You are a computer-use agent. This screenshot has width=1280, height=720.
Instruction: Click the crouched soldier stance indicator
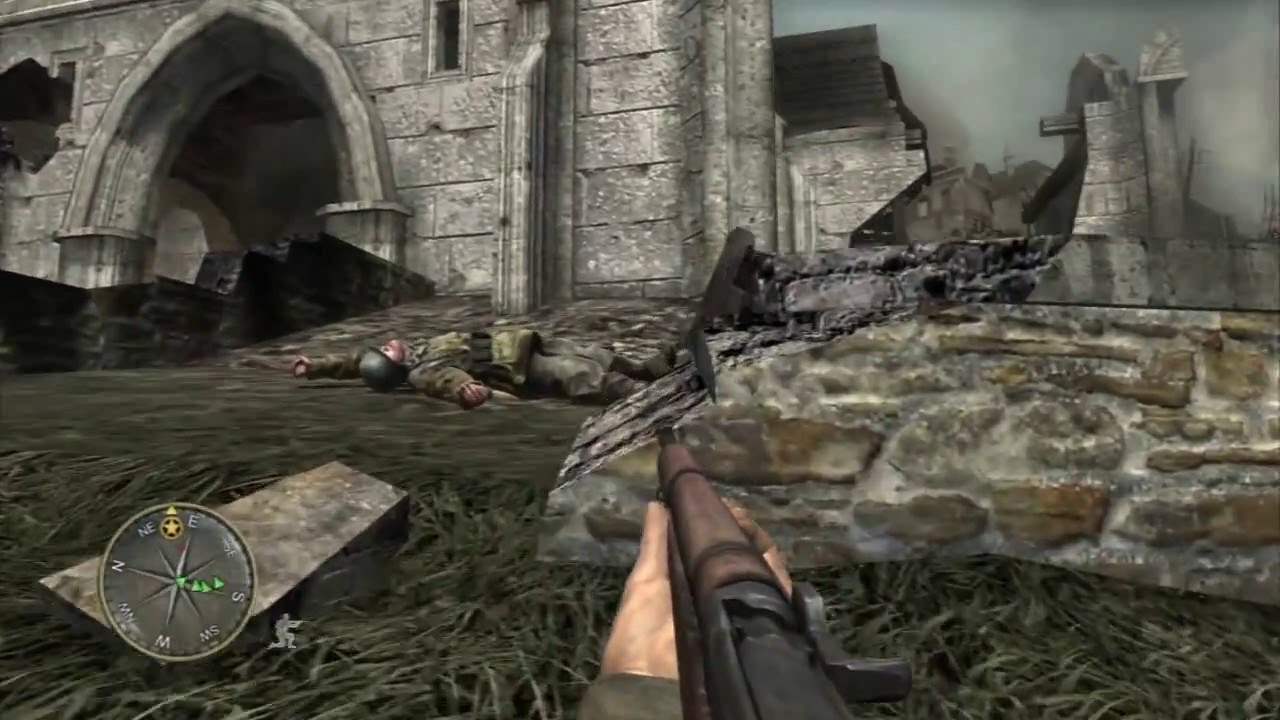pyautogui.click(x=286, y=628)
